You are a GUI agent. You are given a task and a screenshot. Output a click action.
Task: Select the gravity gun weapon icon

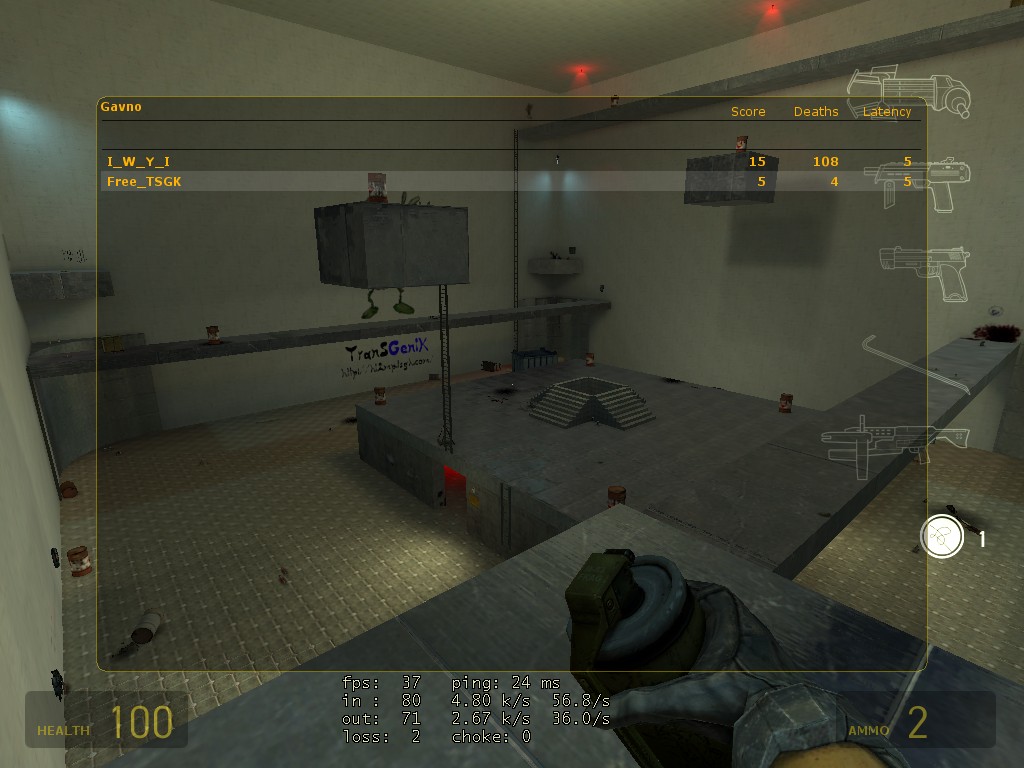point(908,93)
